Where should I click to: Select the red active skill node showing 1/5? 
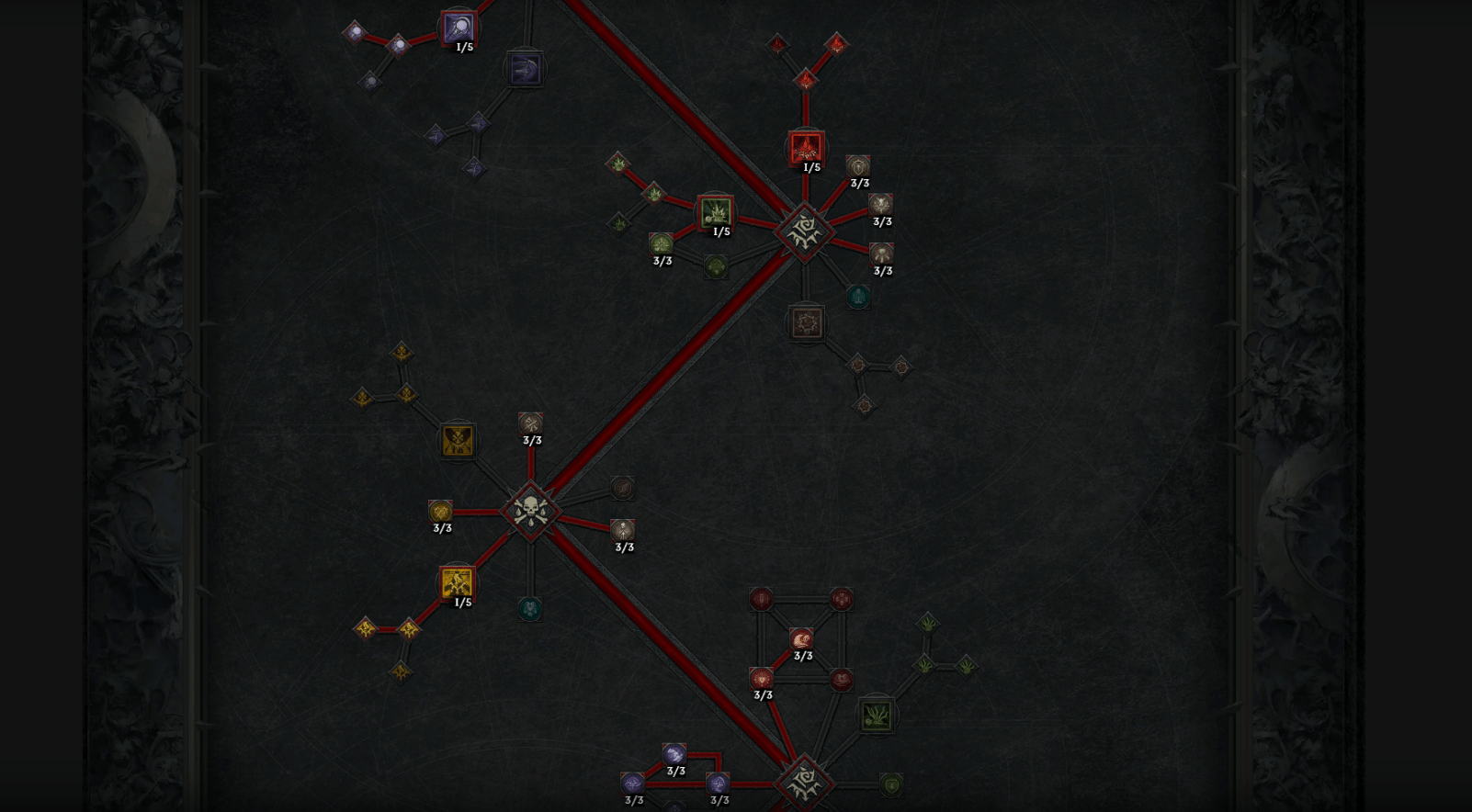(x=806, y=148)
